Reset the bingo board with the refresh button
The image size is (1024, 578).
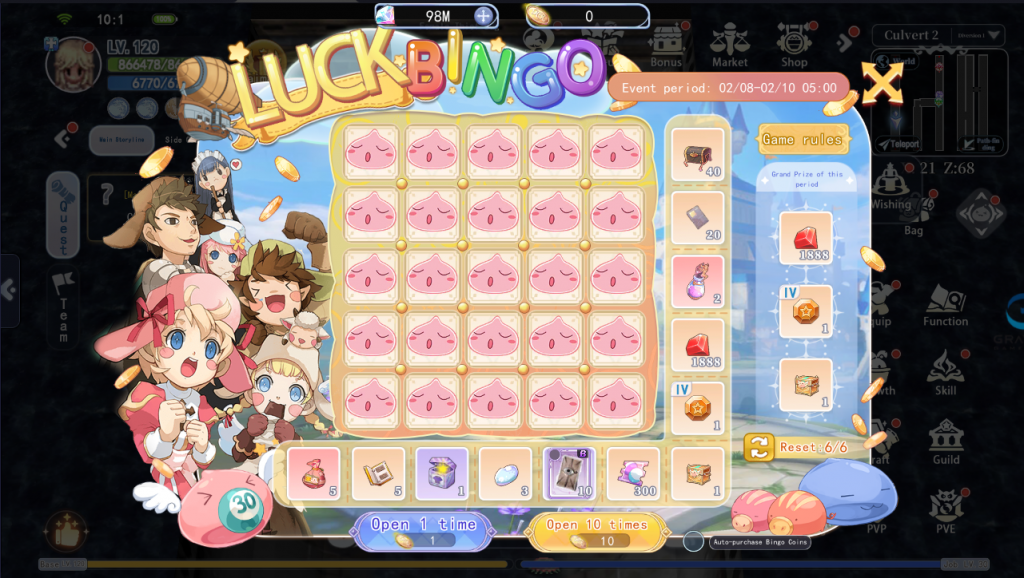tap(758, 447)
